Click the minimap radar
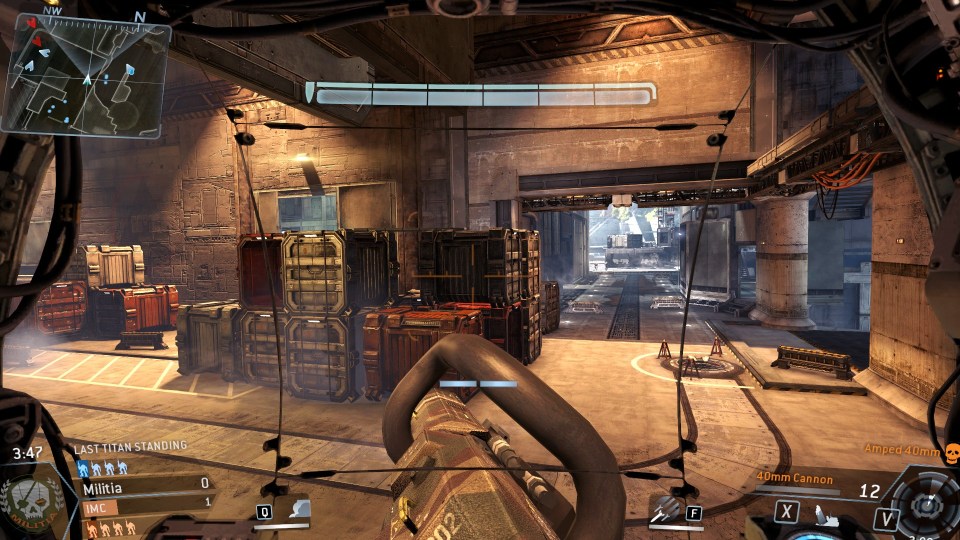This screenshot has width=960, height=540. [x=84, y=76]
